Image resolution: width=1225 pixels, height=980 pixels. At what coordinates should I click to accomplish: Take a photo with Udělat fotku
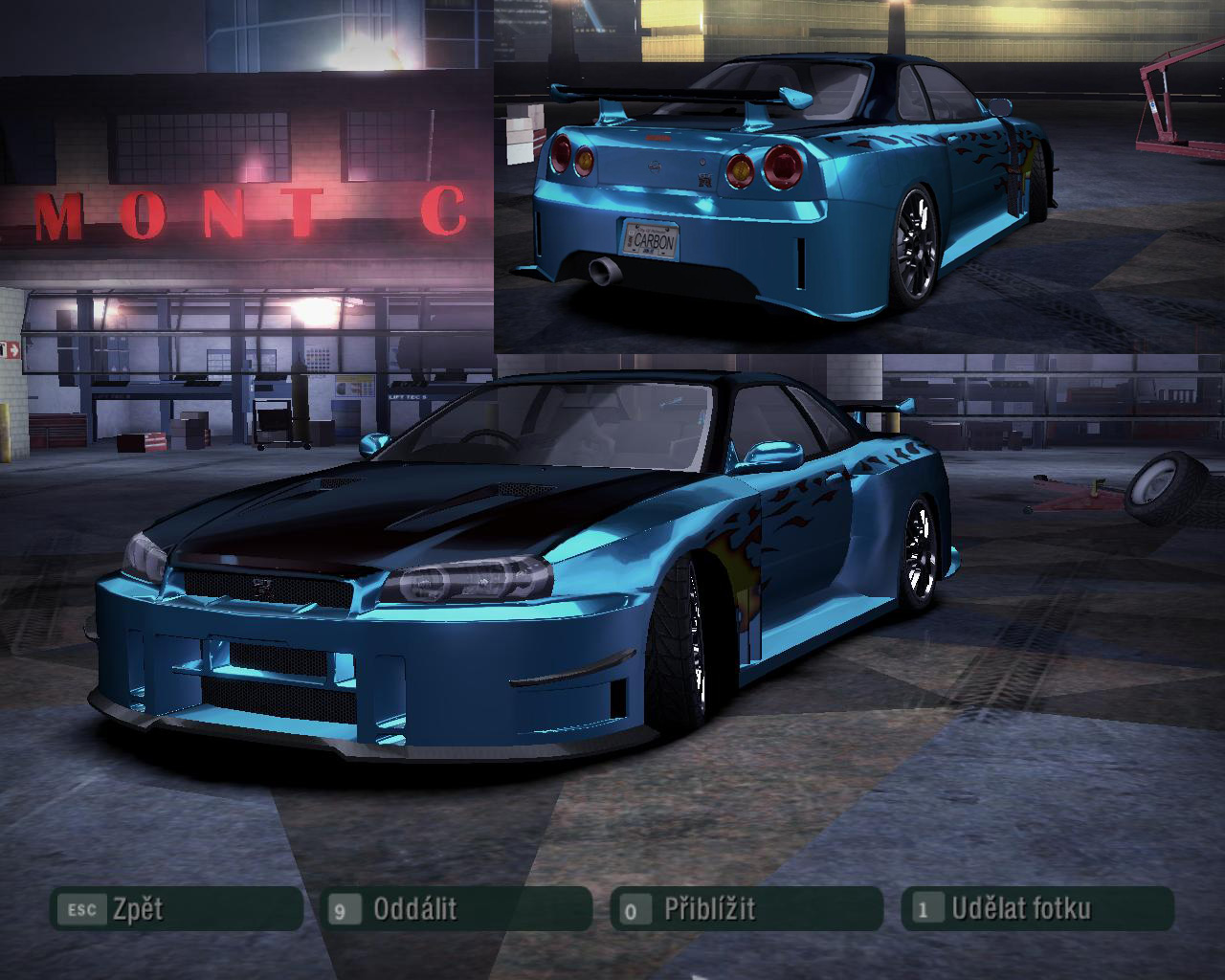[x=1037, y=909]
